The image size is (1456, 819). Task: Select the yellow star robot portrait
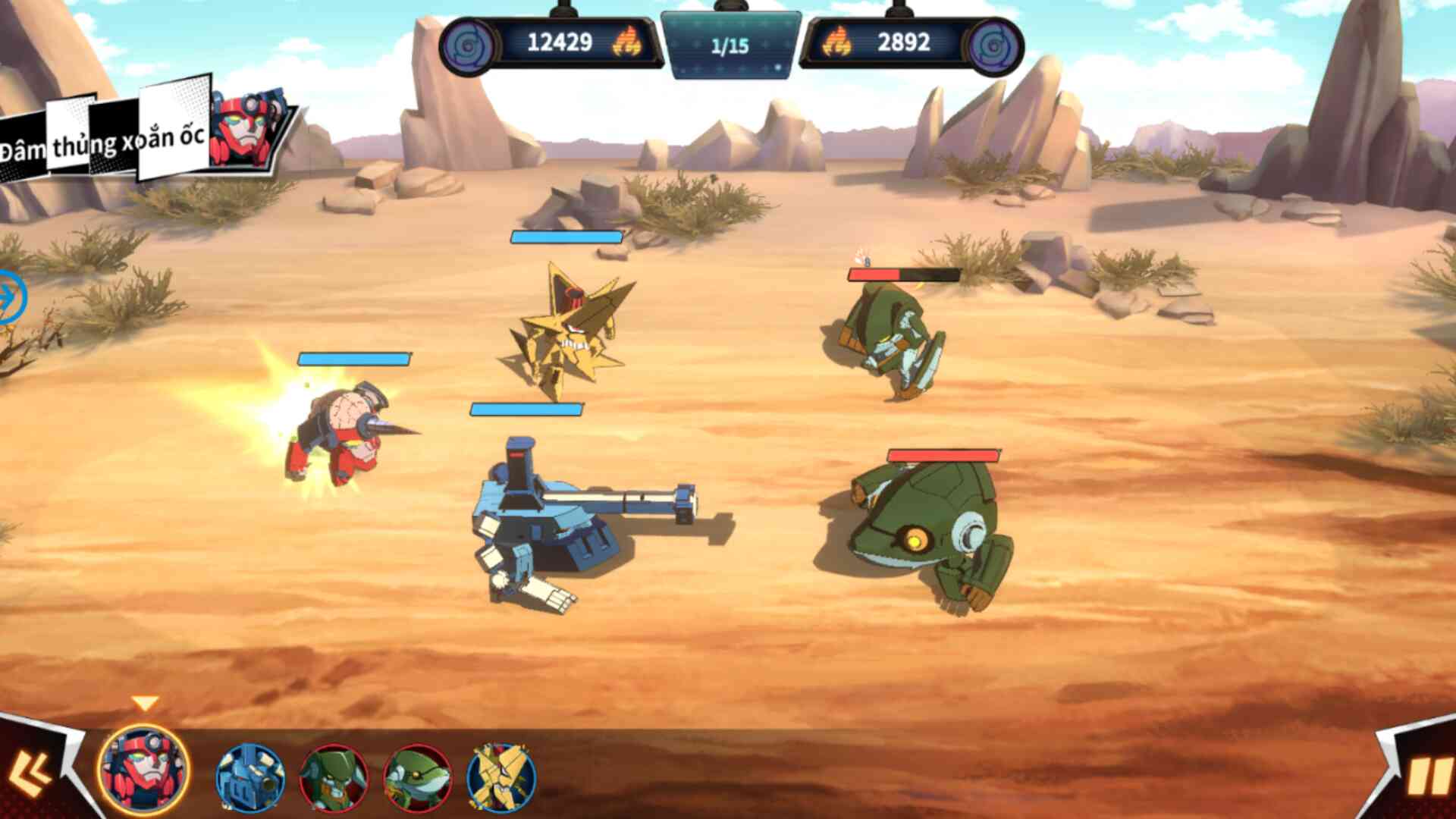pos(500,778)
